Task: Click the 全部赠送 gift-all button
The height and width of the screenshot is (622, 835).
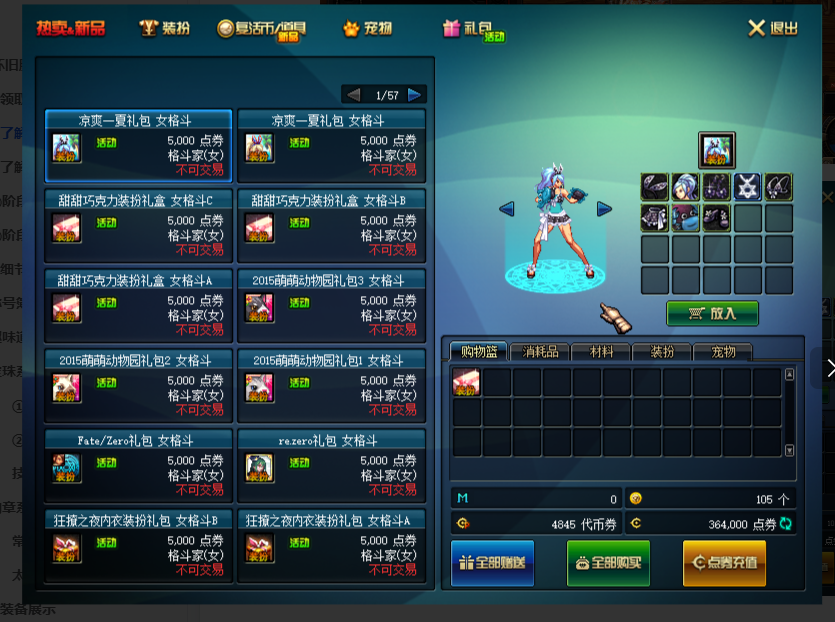Action: (493, 563)
